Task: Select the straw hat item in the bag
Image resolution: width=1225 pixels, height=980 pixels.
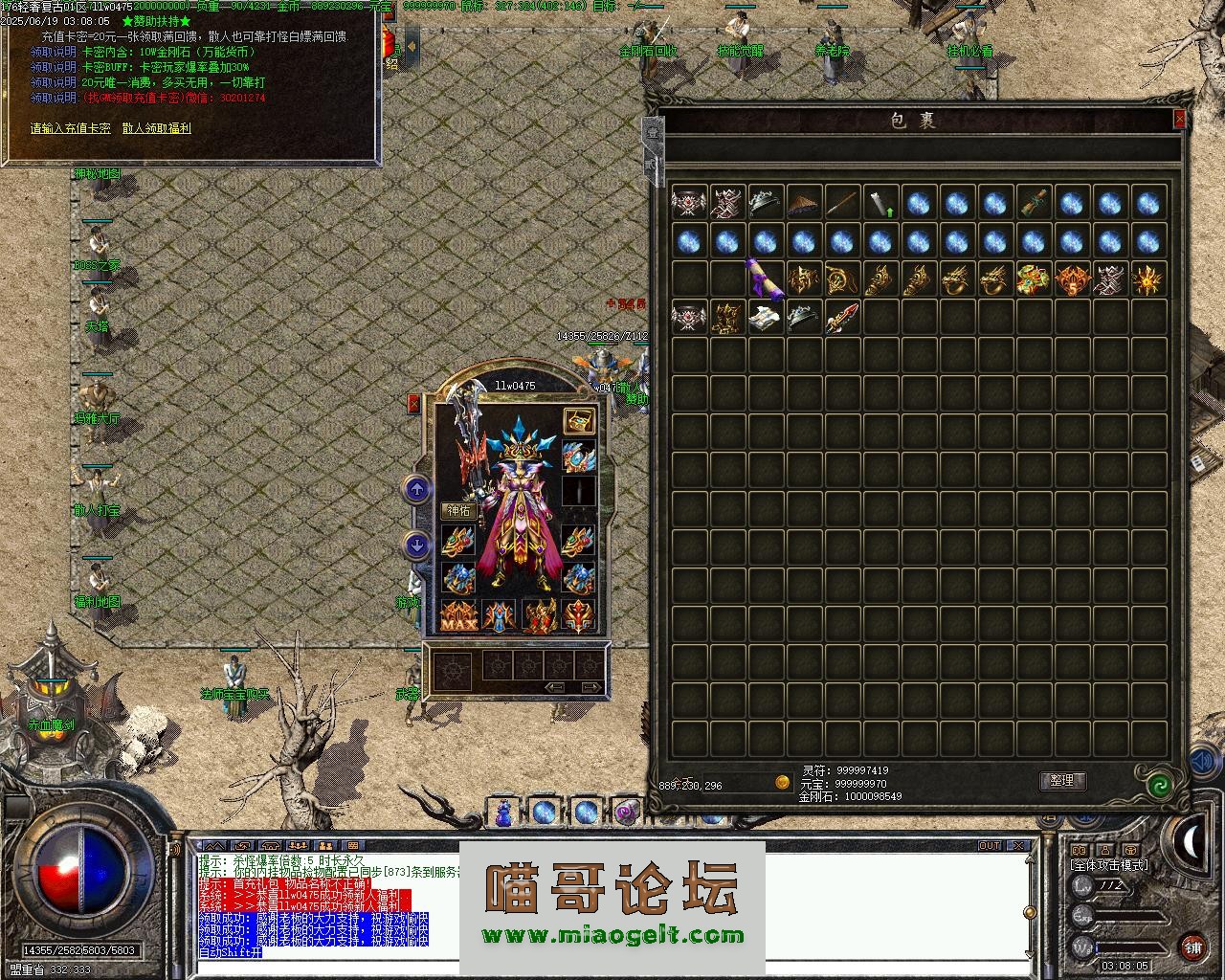Action: 804,202
